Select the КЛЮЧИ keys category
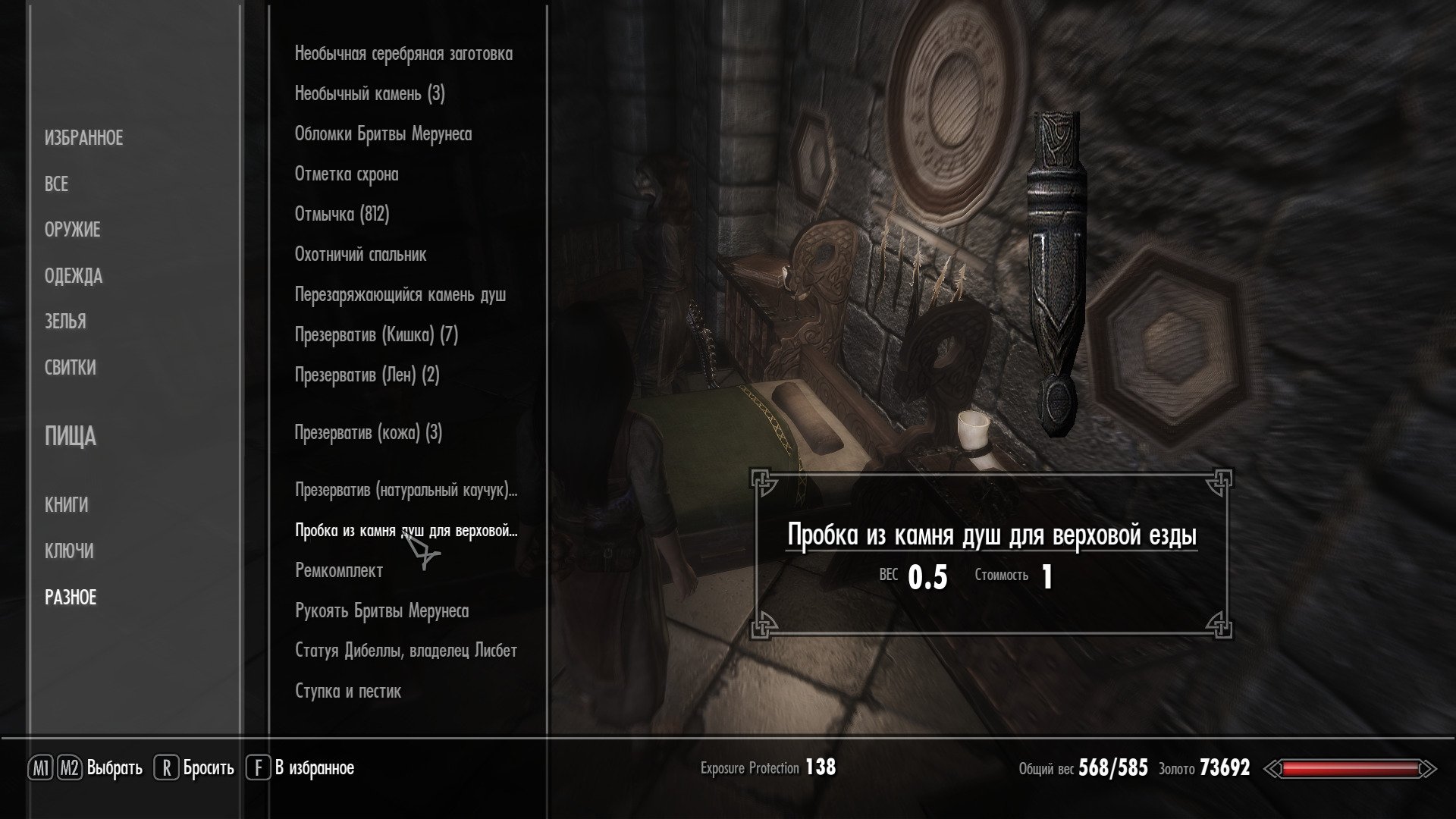Image resolution: width=1456 pixels, height=819 pixels. 69,551
